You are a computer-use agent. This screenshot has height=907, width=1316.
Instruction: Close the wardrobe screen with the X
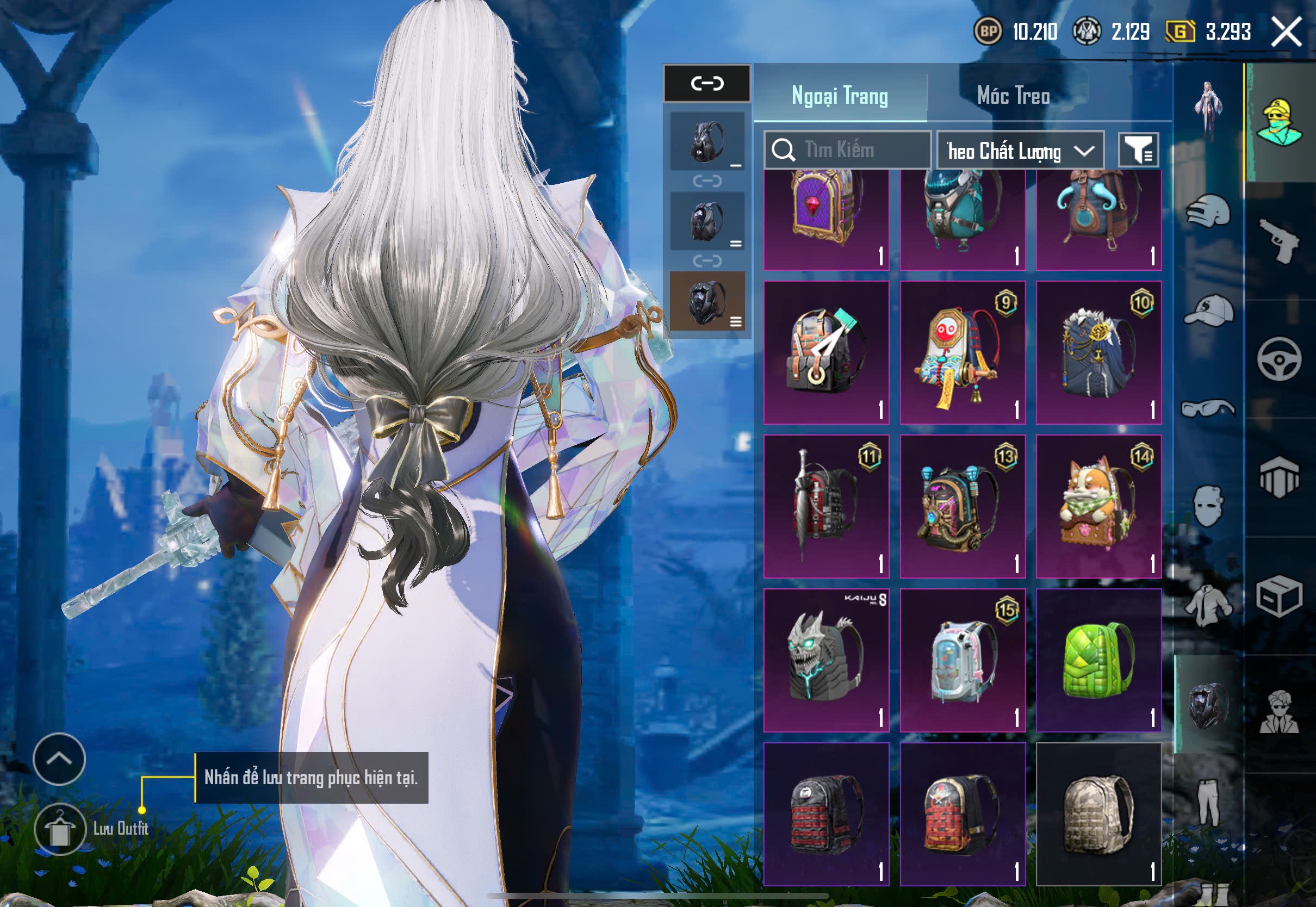point(1286,31)
